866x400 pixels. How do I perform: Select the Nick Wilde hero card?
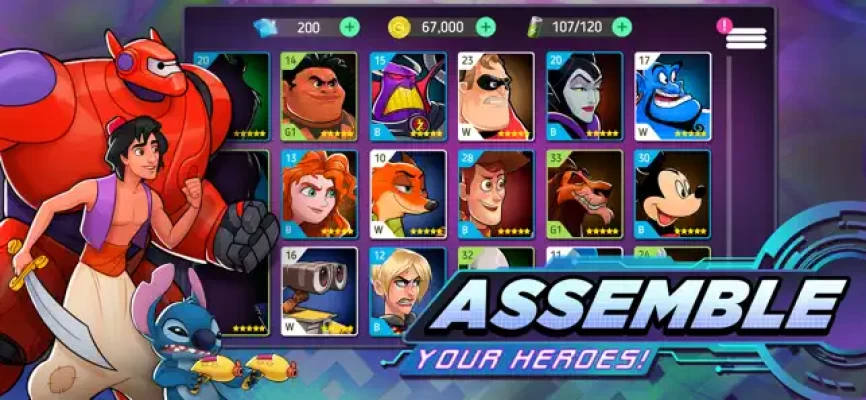point(408,193)
